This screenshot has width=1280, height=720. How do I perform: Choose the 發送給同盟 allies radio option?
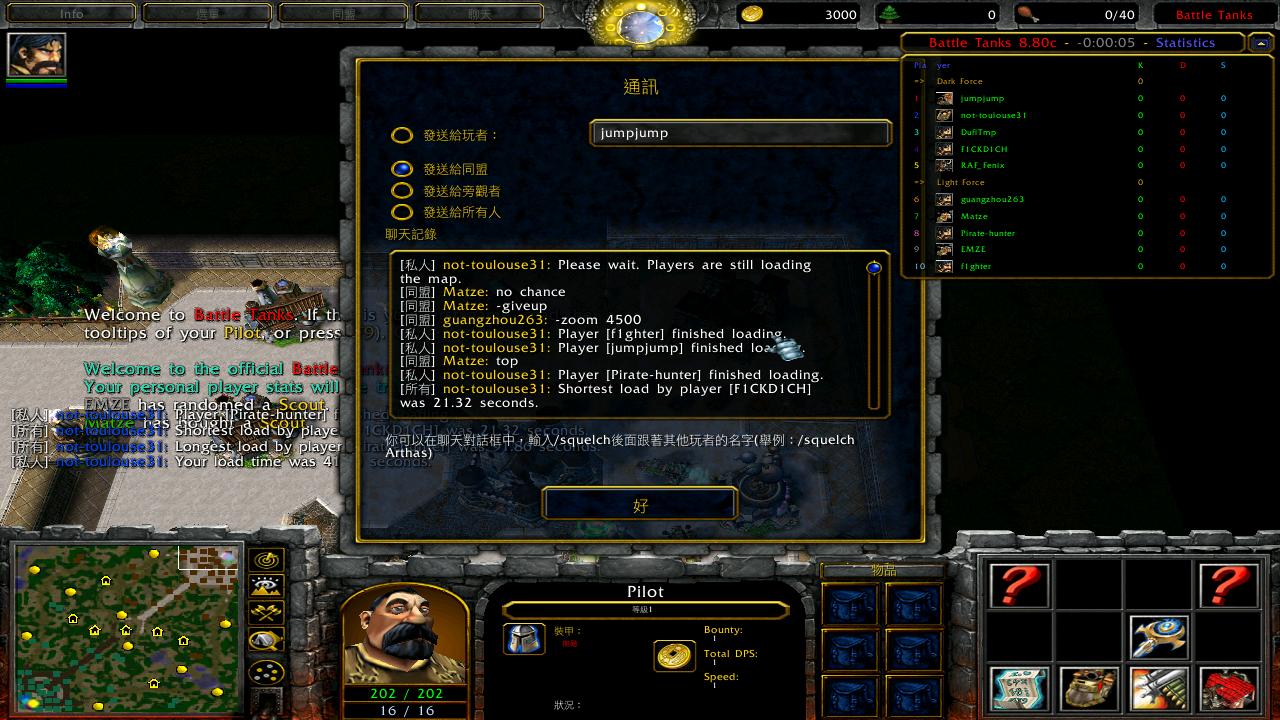tap(402, 169)
